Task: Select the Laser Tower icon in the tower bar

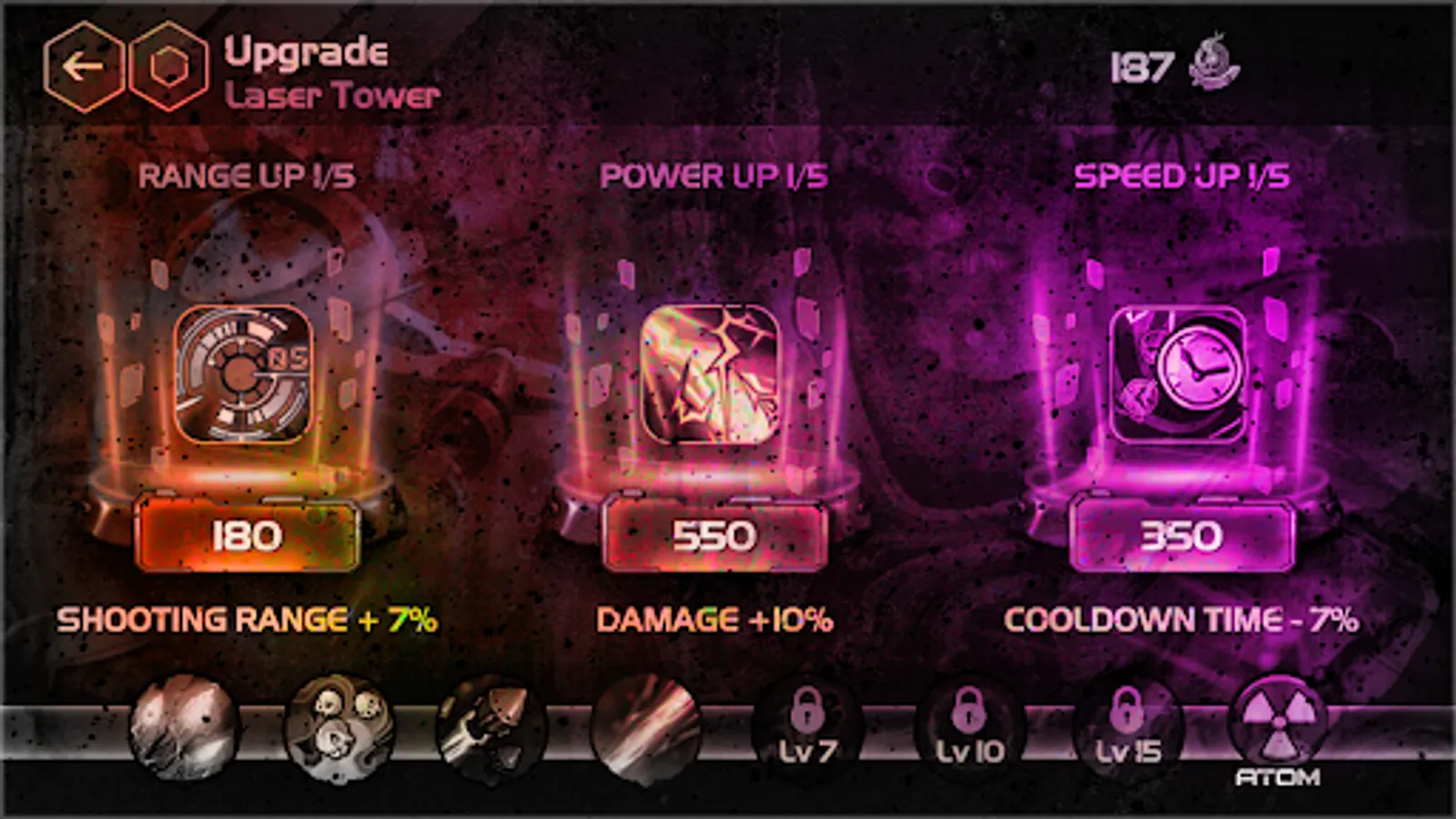Action: coord(646,728)
